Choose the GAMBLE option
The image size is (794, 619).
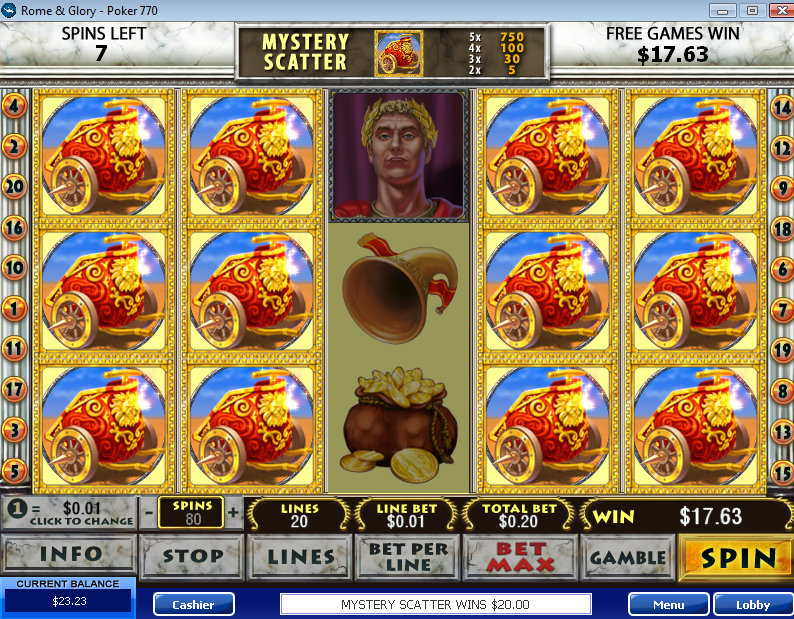point(627,556)
